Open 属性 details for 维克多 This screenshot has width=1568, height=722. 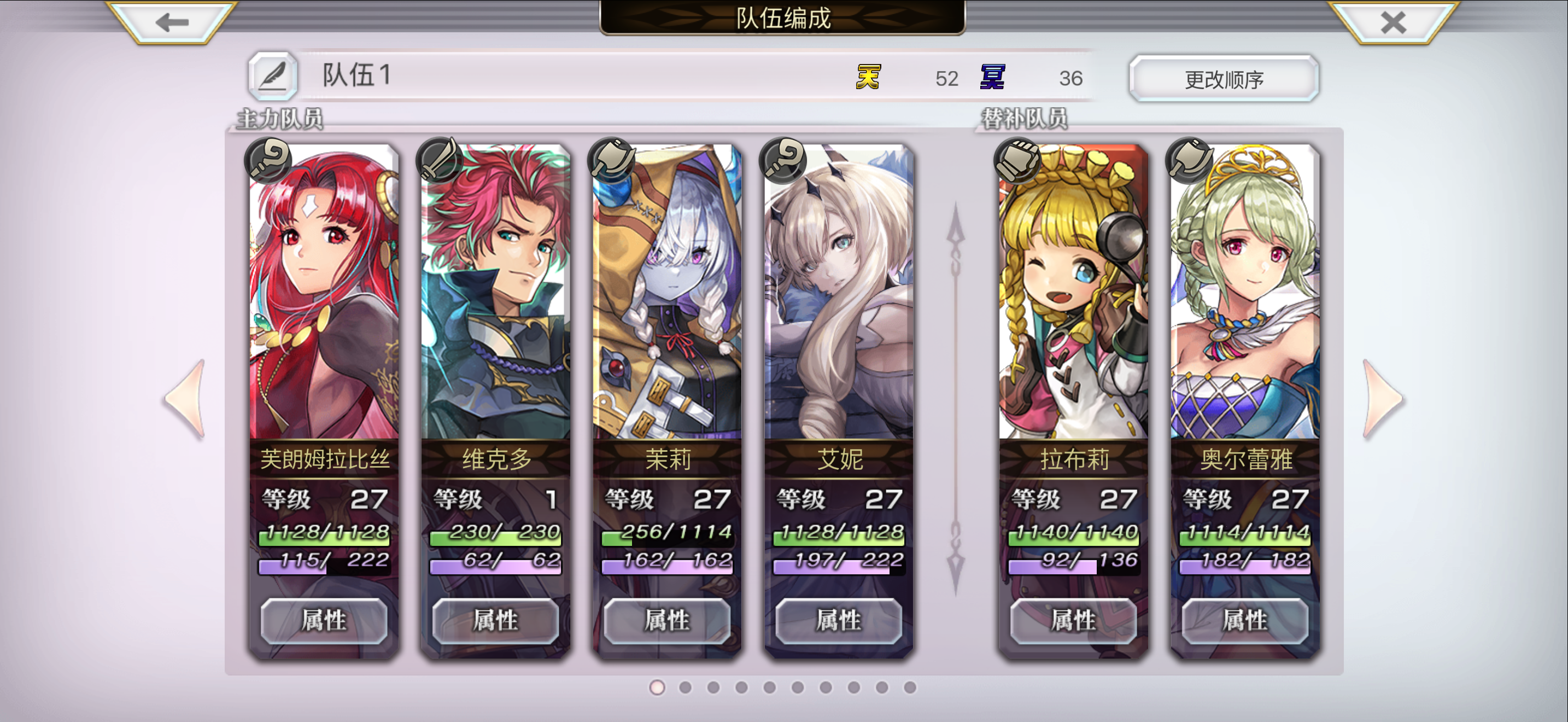tap(496, 621)
